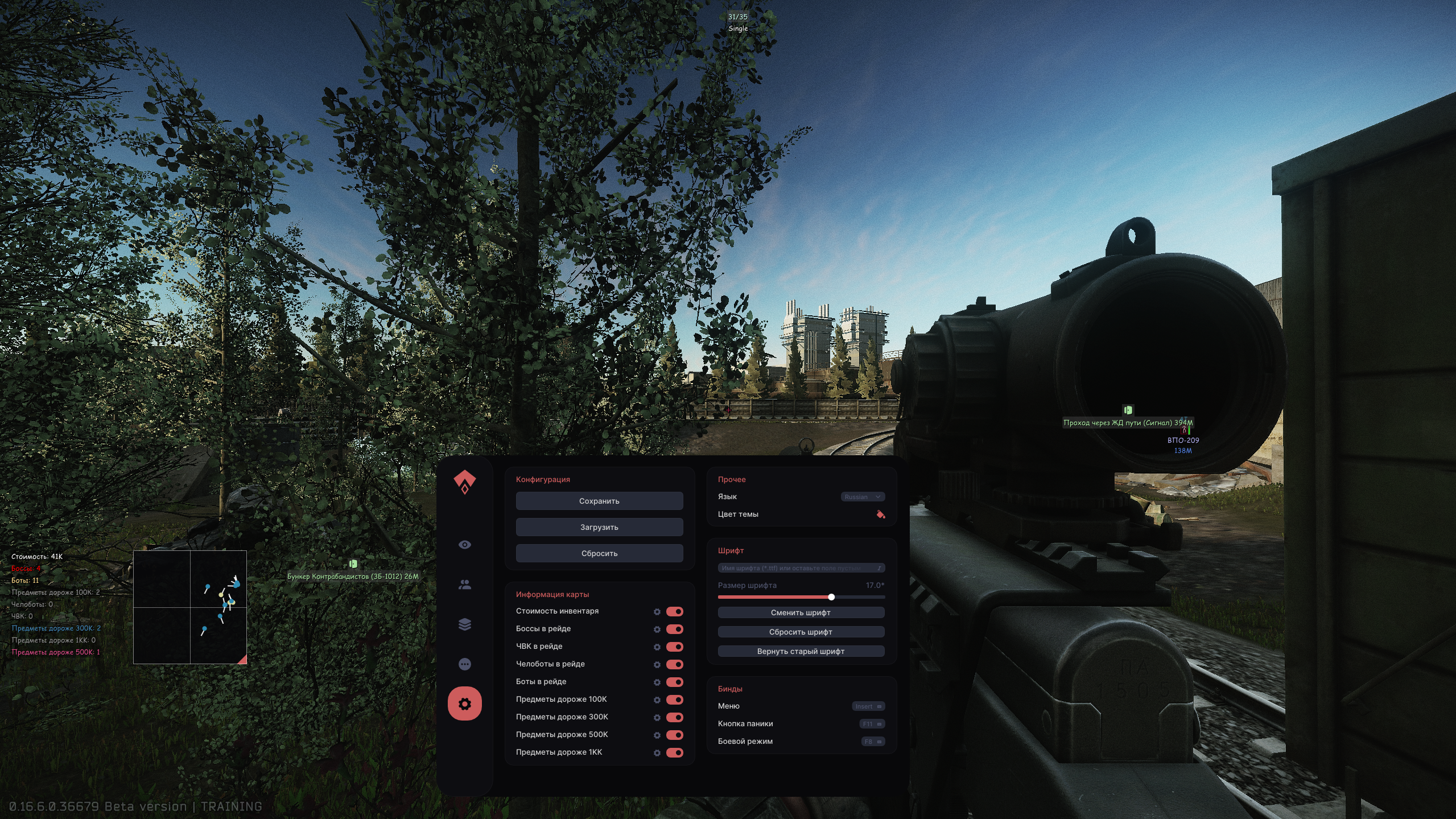Screen dimensions: 1456x819
Task: Open the layers panel from the sidebar
Action: coord(465,624)
